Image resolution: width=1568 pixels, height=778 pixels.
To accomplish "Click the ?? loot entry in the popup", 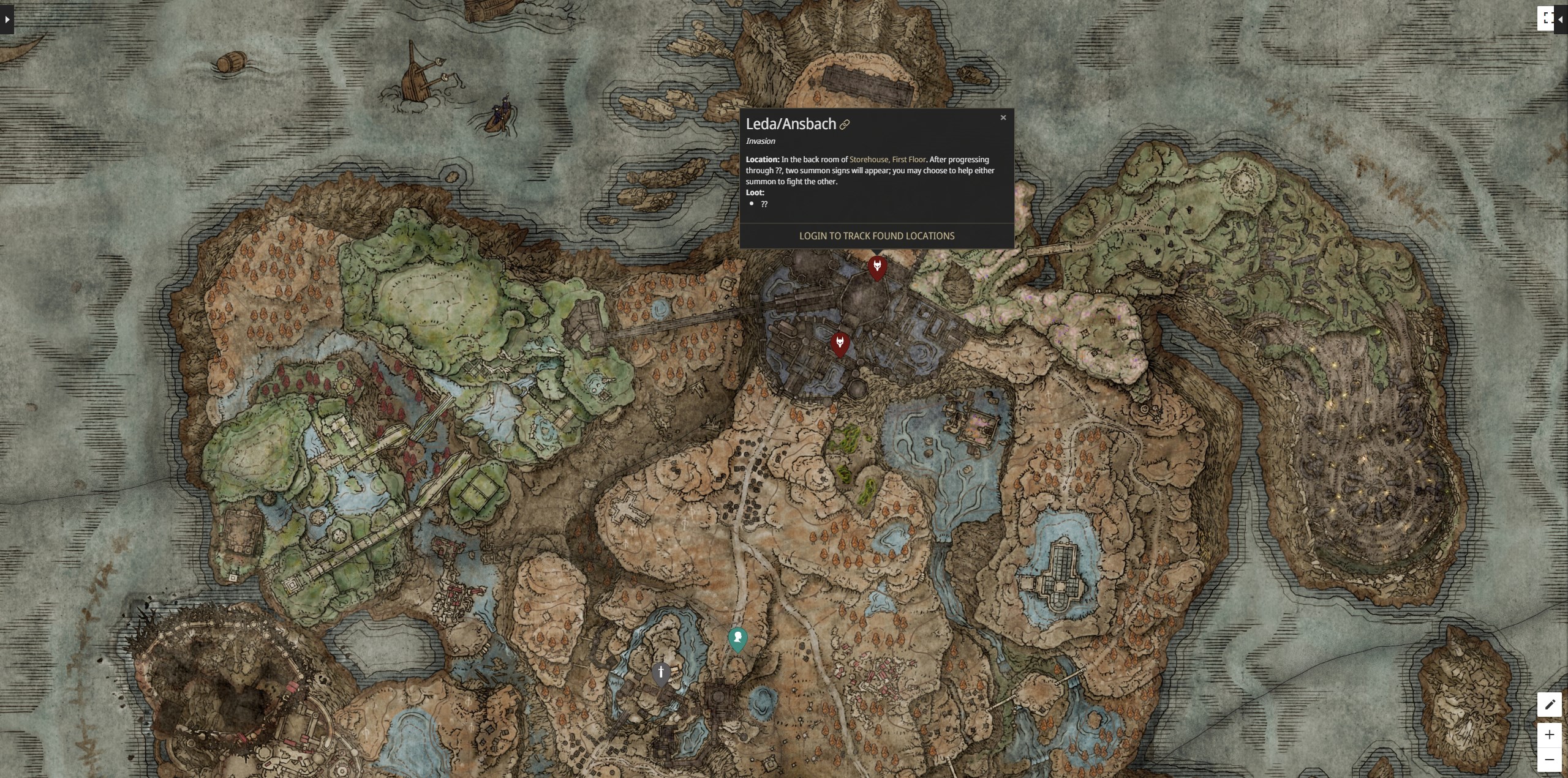I will pyautogui.click(x=765, y=204).
